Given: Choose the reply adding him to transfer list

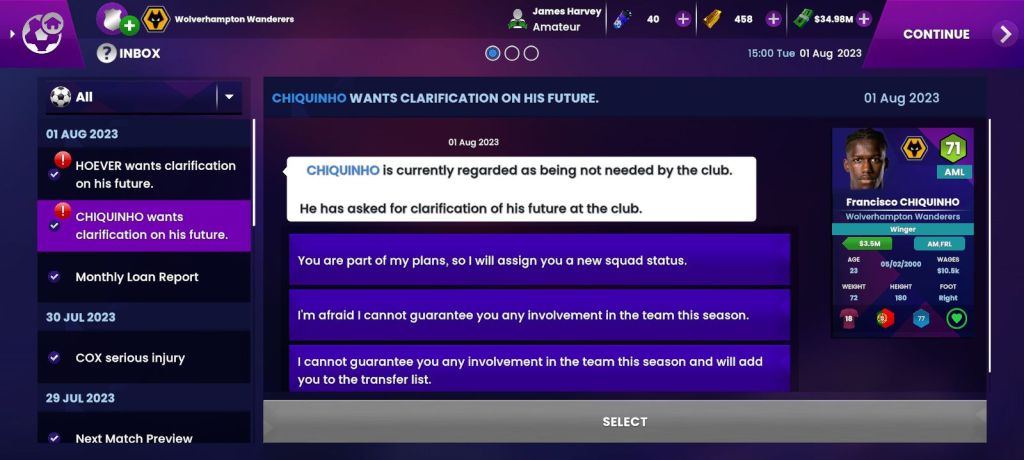Looking at the screenshot, I should [539, 367].
